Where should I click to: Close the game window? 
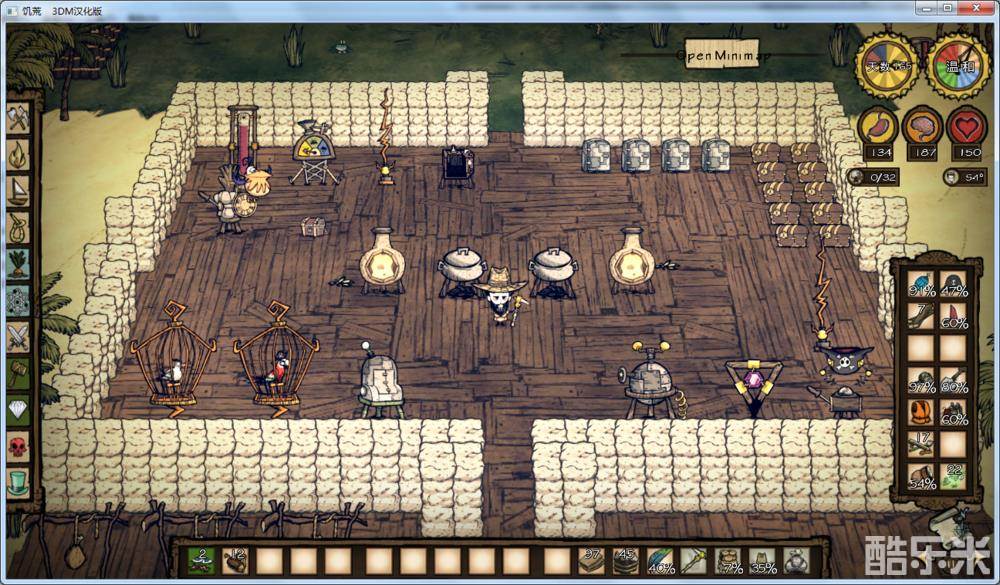point(975,8)
